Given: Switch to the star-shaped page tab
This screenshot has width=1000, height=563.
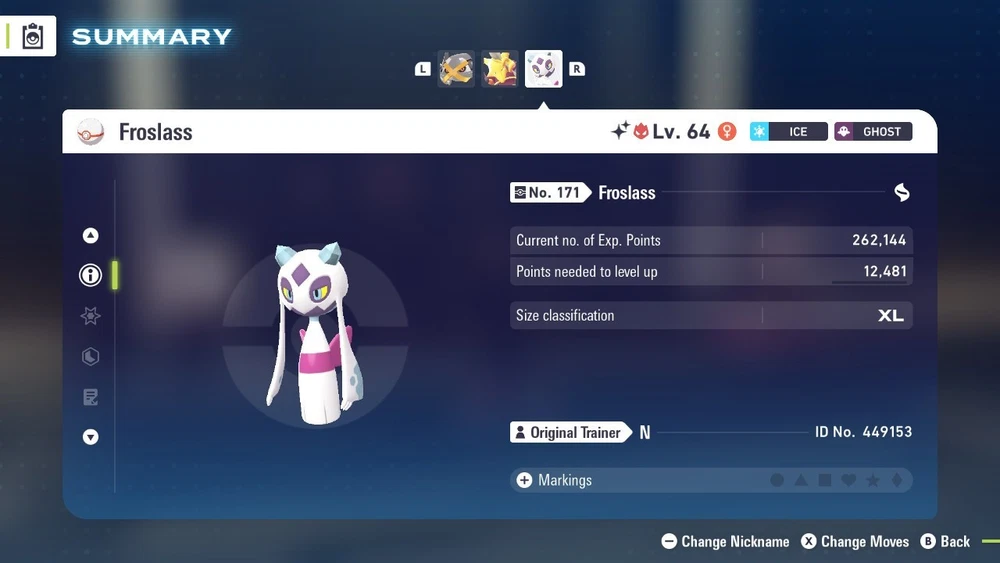Looking at the screenshot, I should click(x=91, y=316).
